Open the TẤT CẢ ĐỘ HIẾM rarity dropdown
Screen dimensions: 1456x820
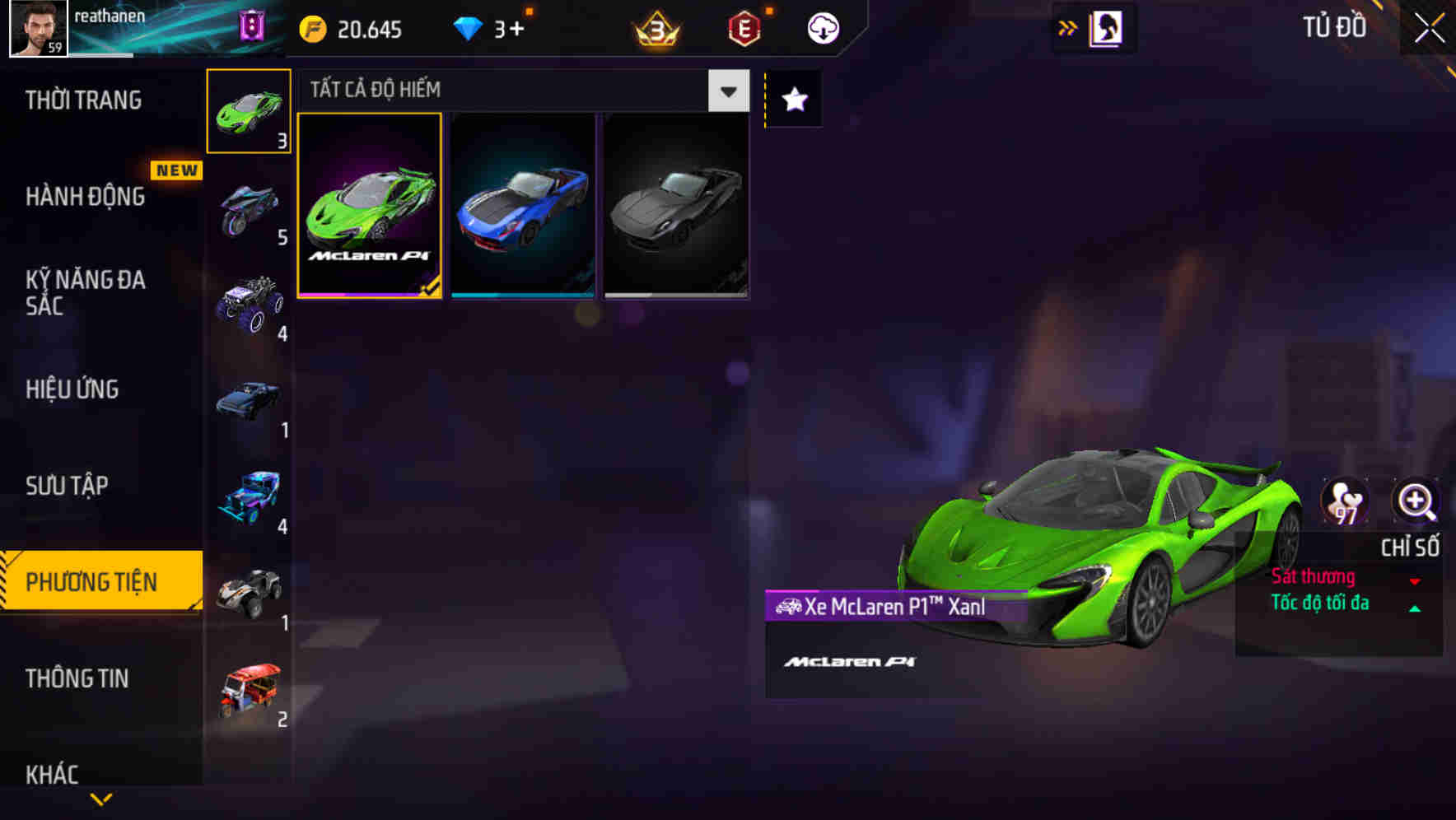[726, 91]
